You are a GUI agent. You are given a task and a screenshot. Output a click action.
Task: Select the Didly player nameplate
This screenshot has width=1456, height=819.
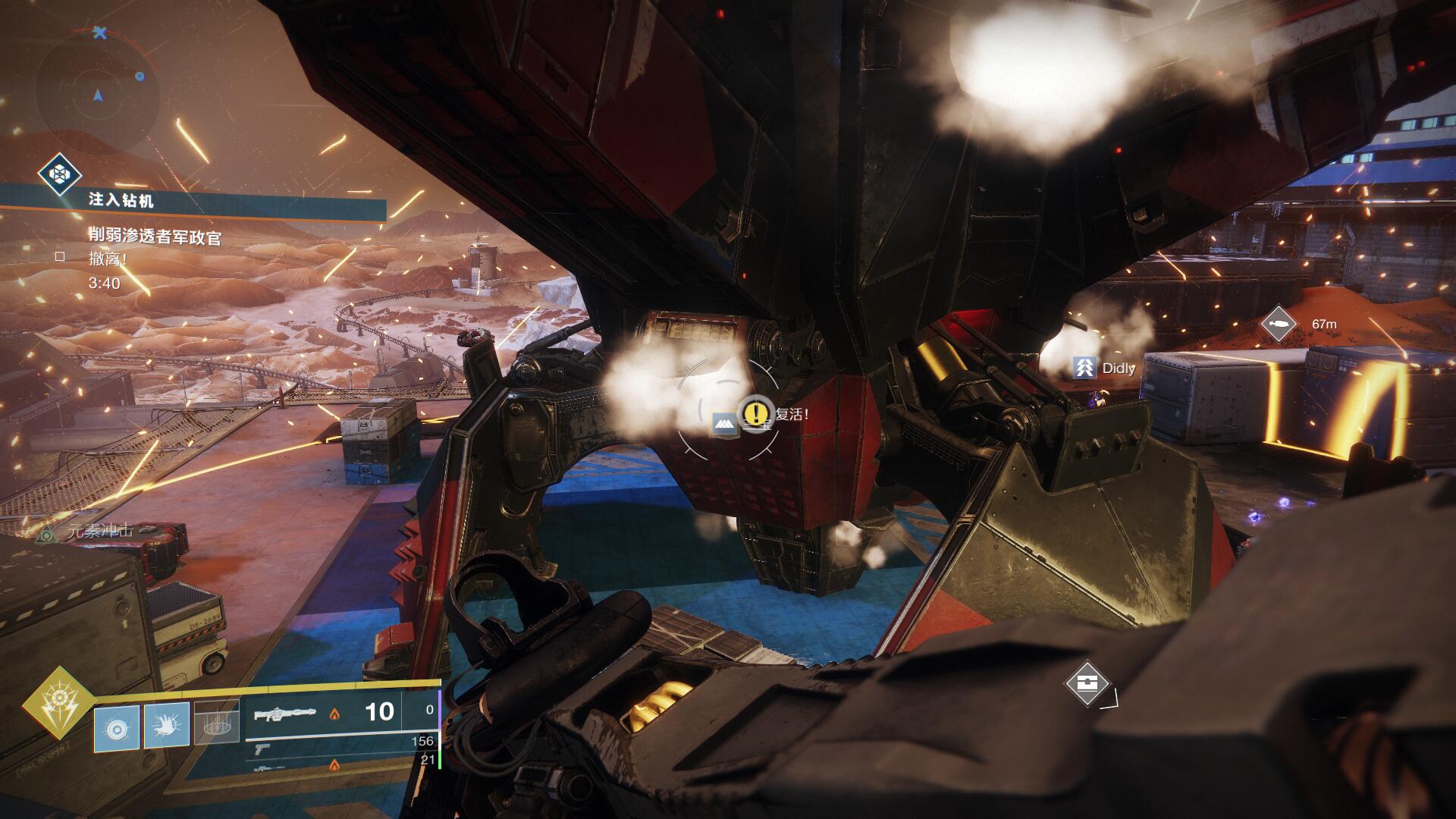1106,369
